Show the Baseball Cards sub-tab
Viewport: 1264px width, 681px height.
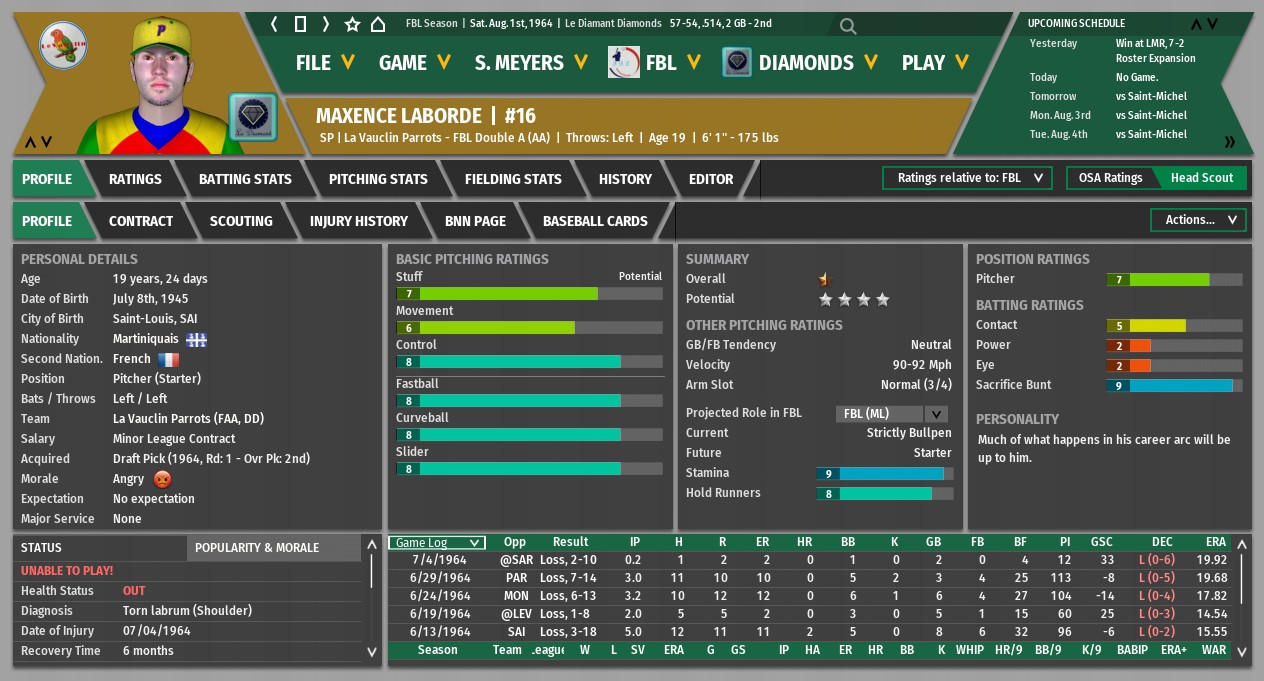(595, 221)
